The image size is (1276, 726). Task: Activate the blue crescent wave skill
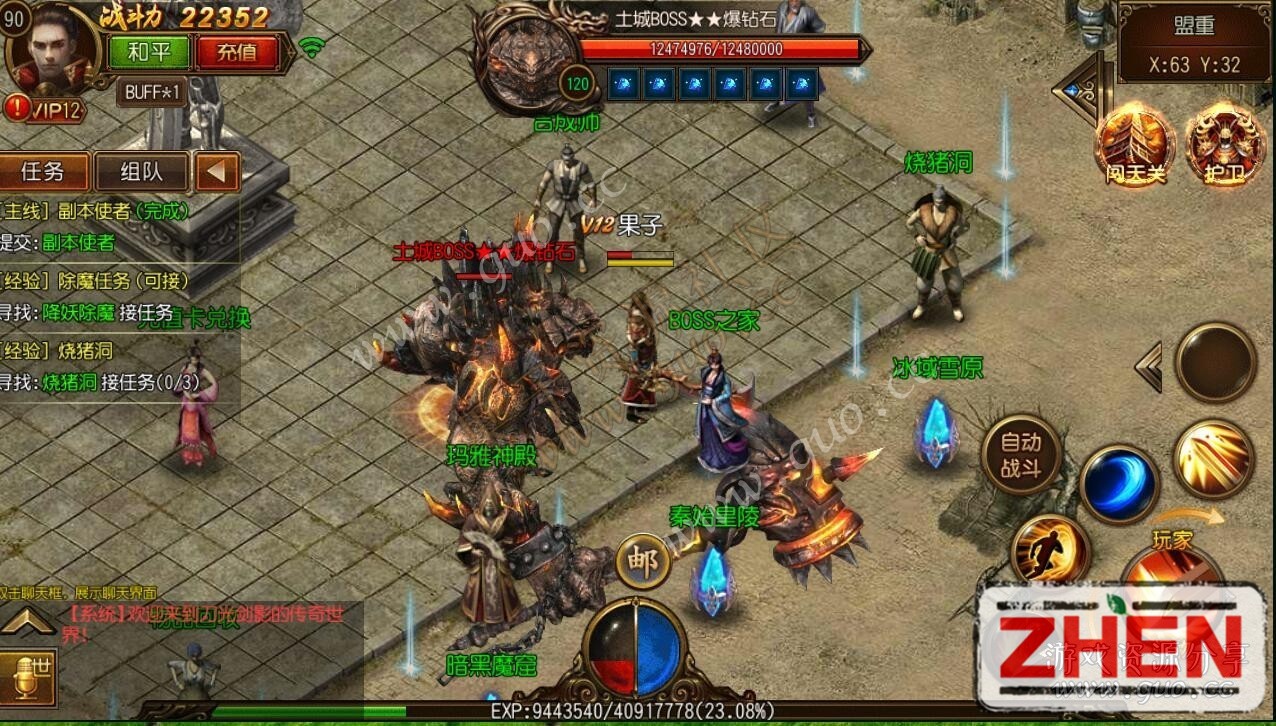click(x=1119, y=484)
